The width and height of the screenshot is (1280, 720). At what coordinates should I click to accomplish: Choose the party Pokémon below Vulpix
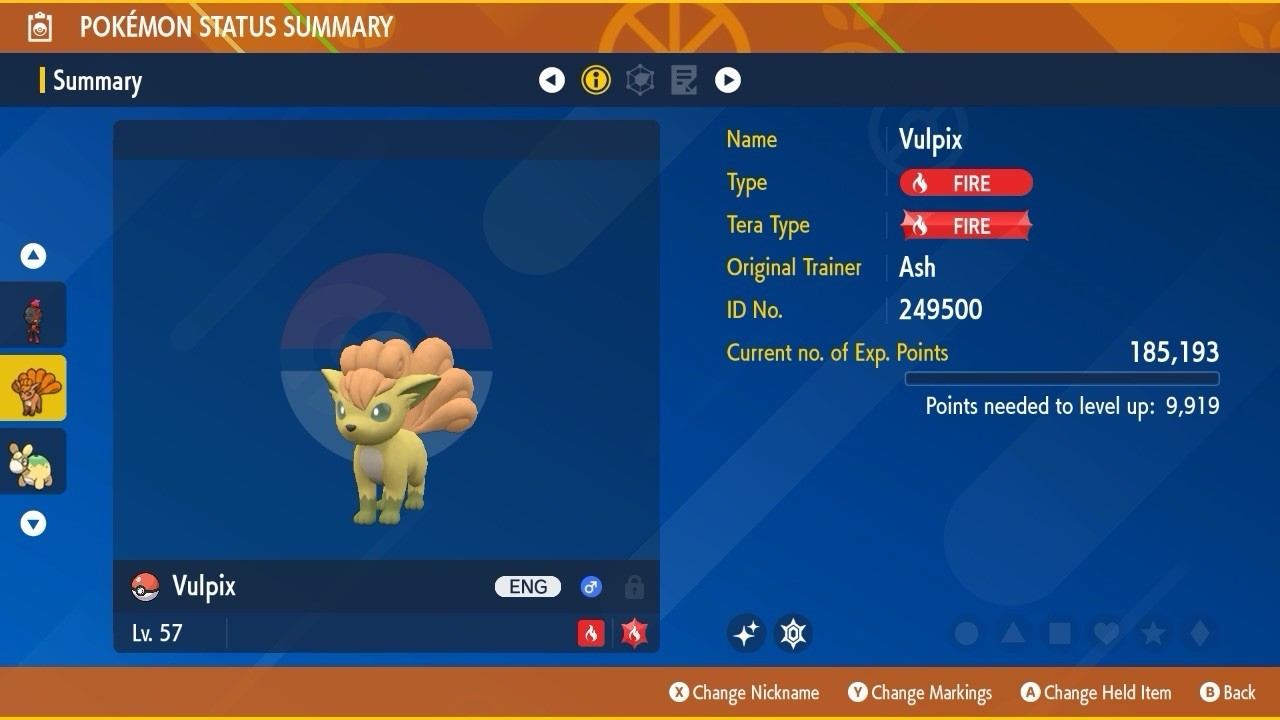34,461
